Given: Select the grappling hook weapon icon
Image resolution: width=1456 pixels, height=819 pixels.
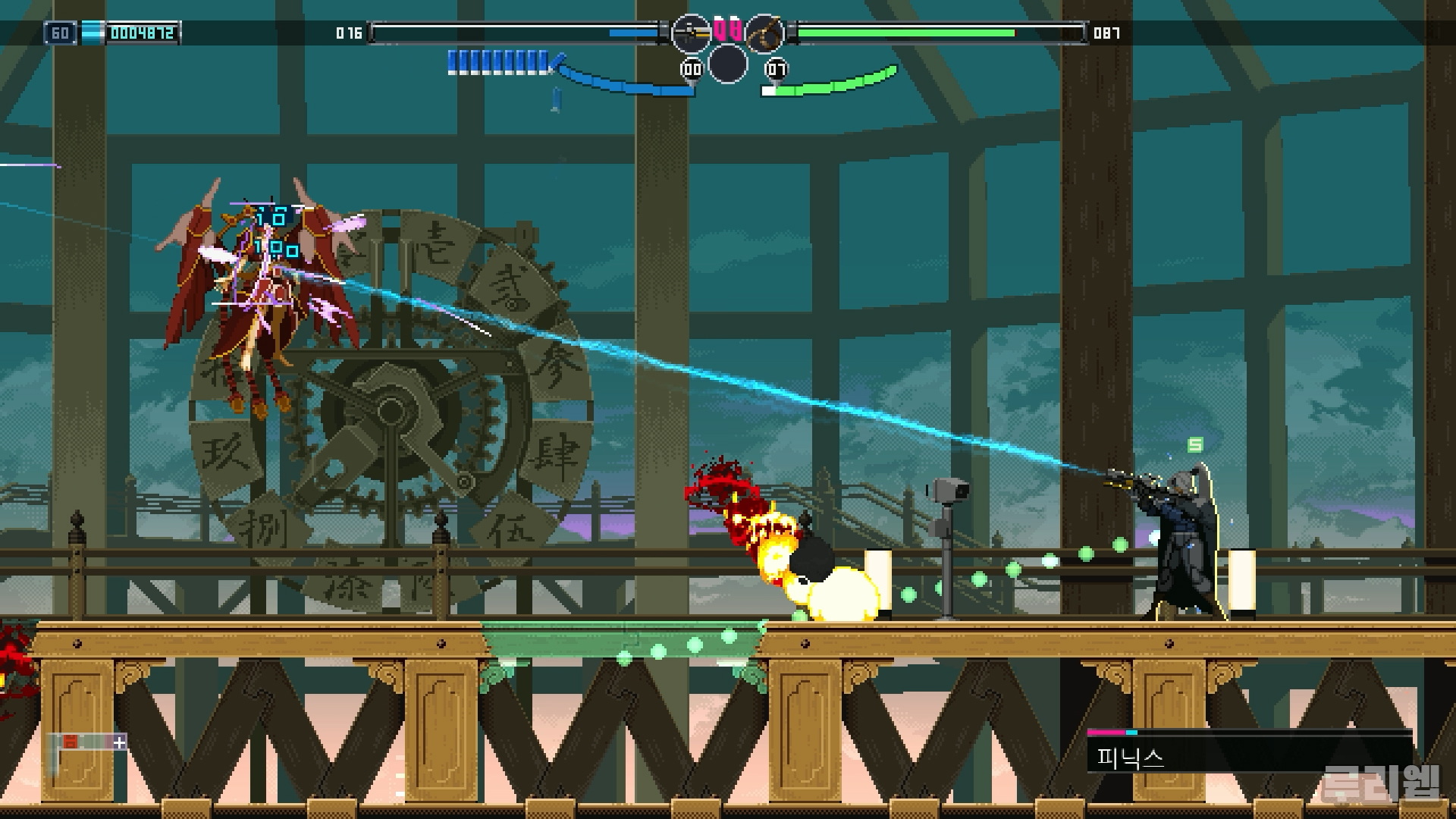Looking at the screenshot, I should tap(764, 33).
